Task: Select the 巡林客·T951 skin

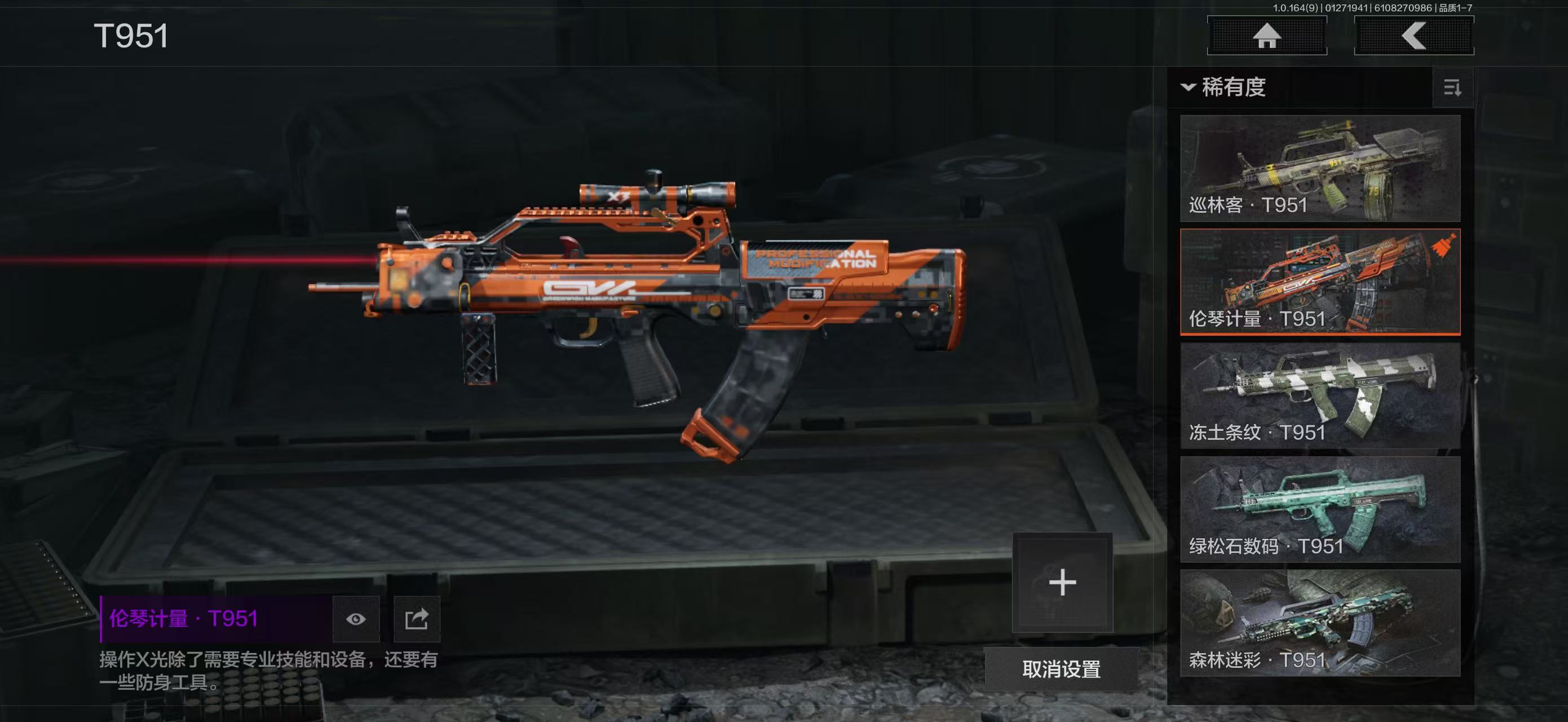Action: click(1320, 168)
